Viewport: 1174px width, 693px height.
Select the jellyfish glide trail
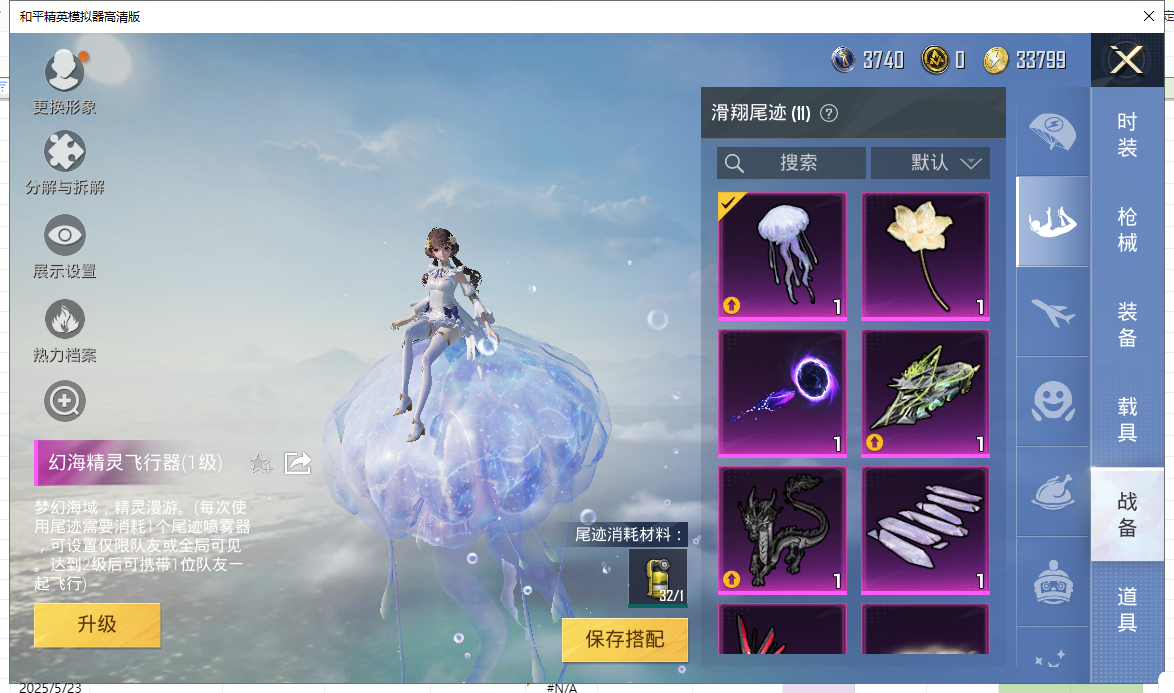tap(782, 256)
